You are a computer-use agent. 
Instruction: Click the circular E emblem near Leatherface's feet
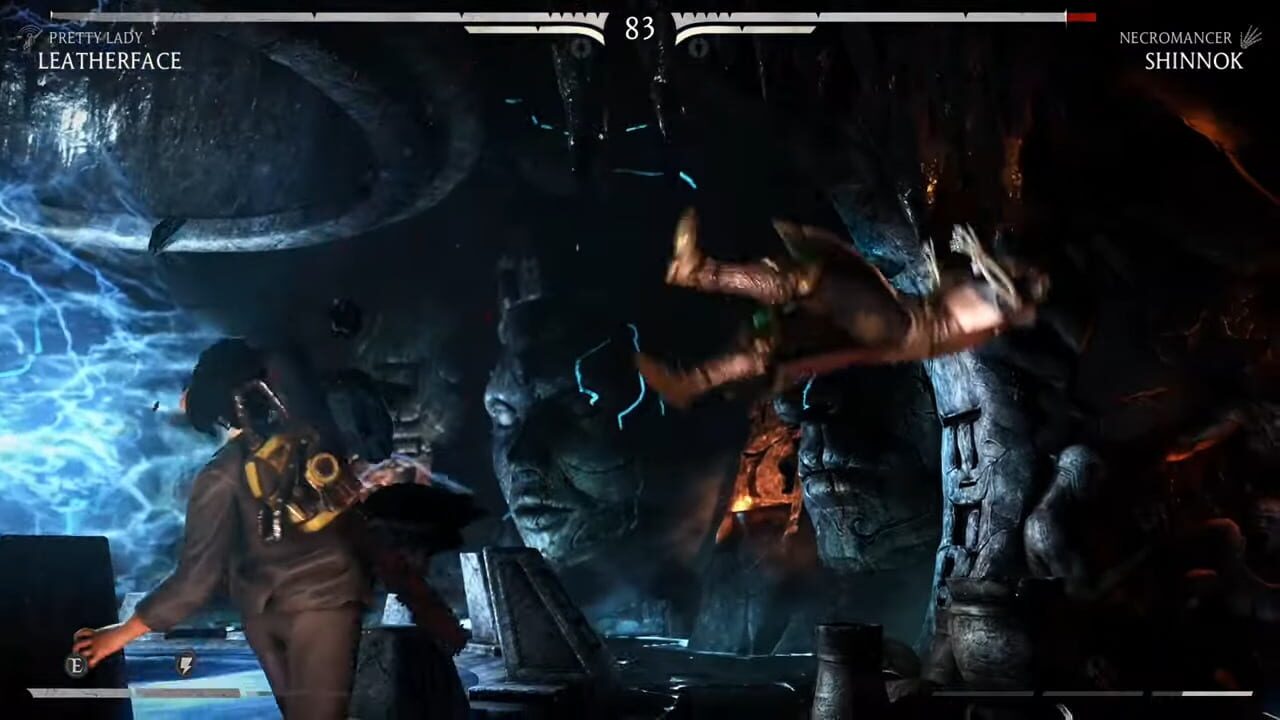point(76,663)
